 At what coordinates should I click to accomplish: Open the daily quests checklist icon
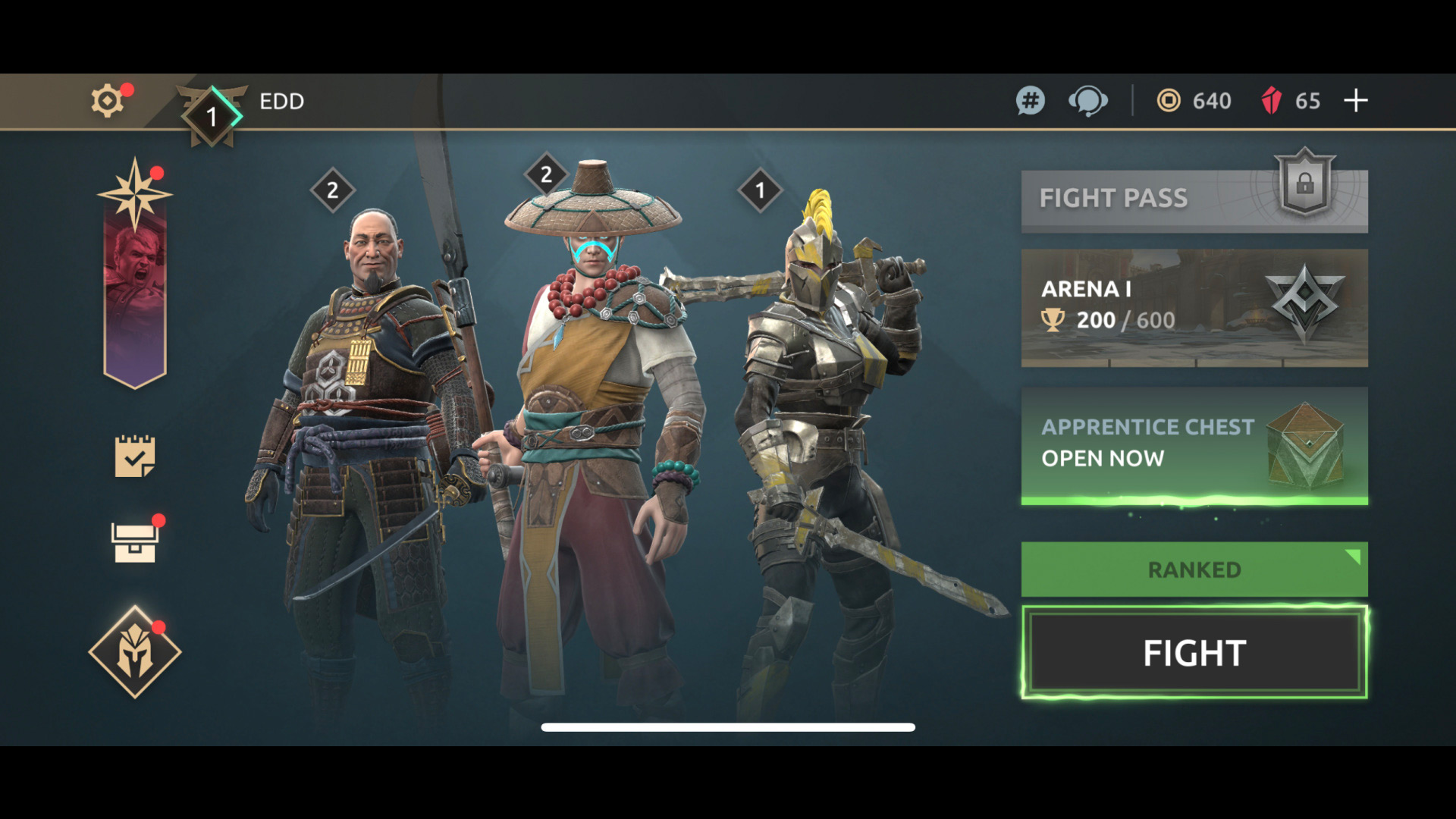pyautogui.click(x=135, y=456)
